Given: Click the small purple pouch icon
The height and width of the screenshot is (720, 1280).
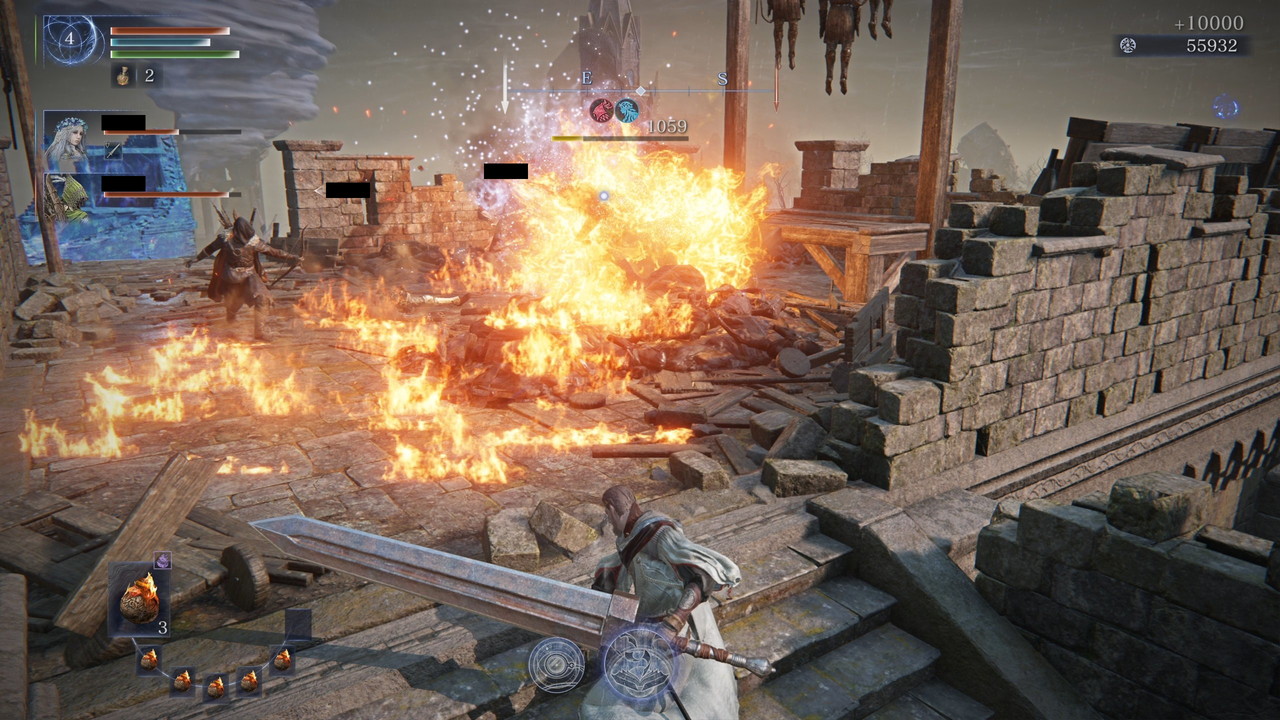Looking at the screenshot, I should pos(162,561).
